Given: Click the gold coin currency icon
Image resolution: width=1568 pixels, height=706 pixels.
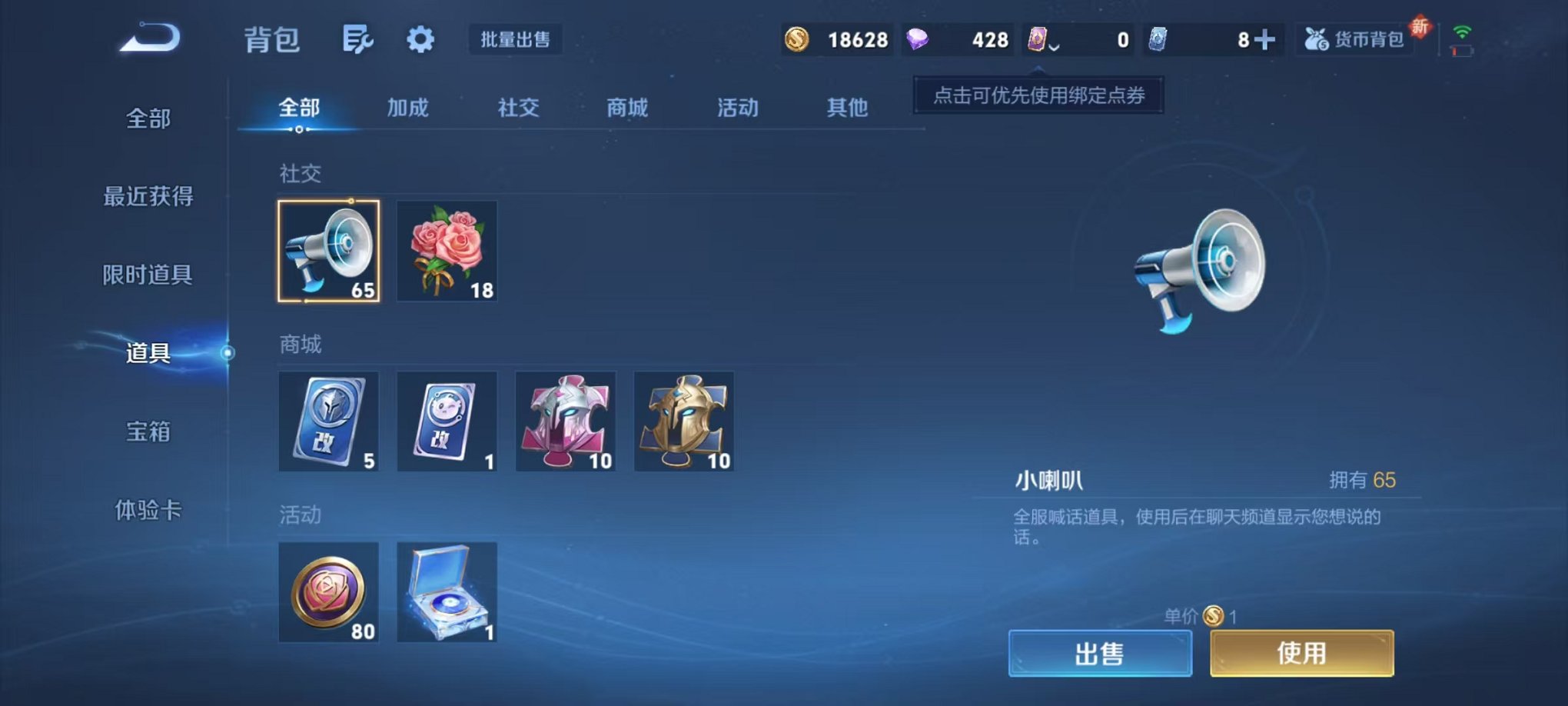Looking at the screenshot, I should point(796,38).
